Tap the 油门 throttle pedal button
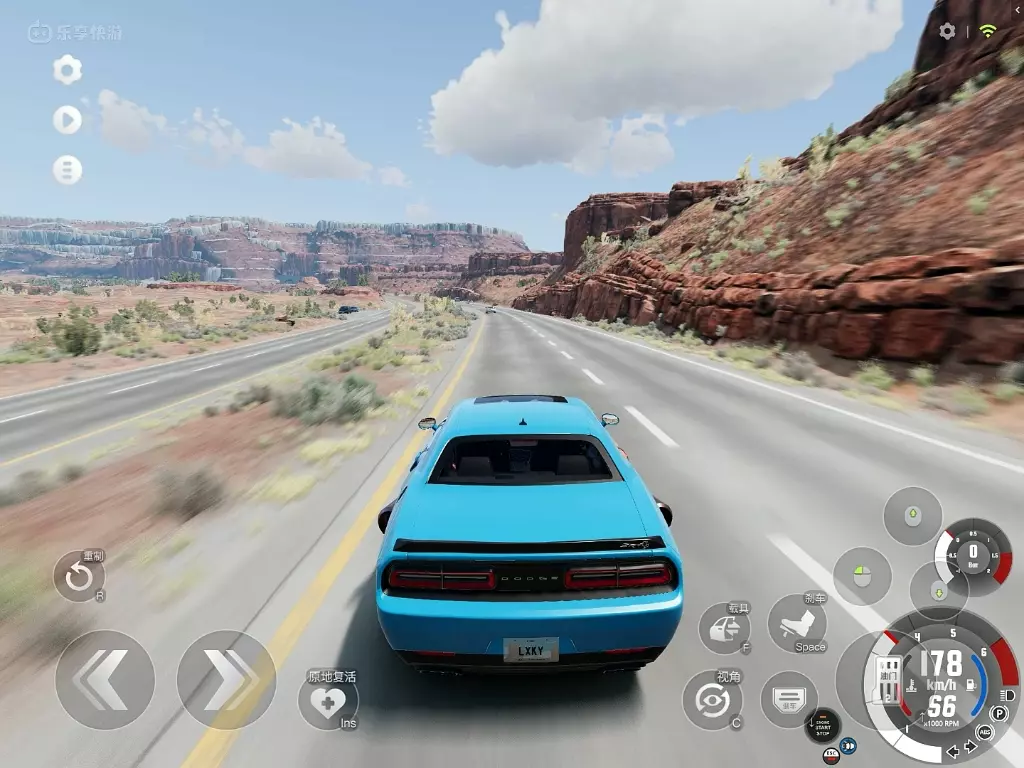Screen dimensions: 1024x768 pyautogui.click(x=887, y=681)
